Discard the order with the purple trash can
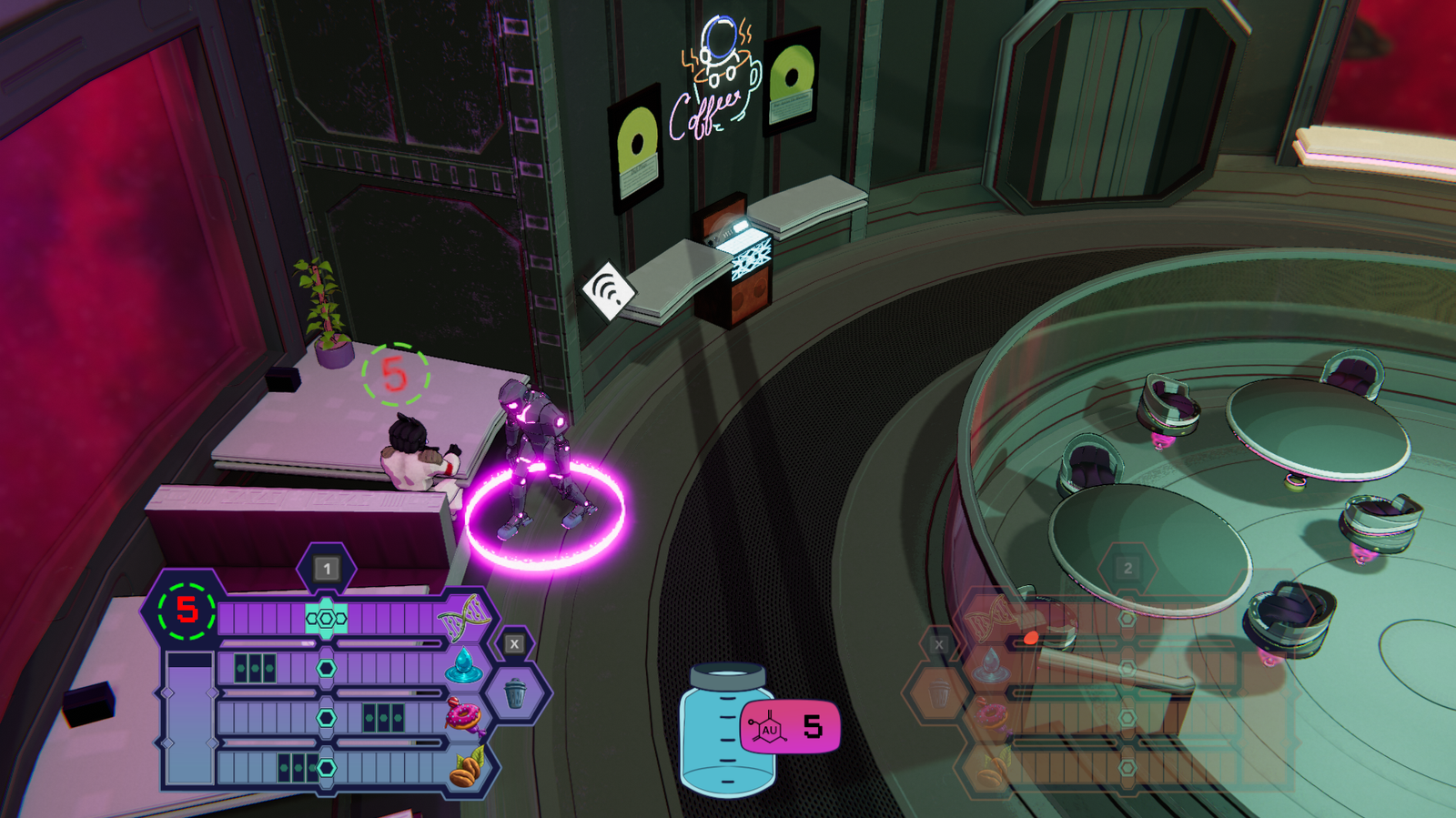The width and height of the screenshot is (1456, 818). coord(515,694)
